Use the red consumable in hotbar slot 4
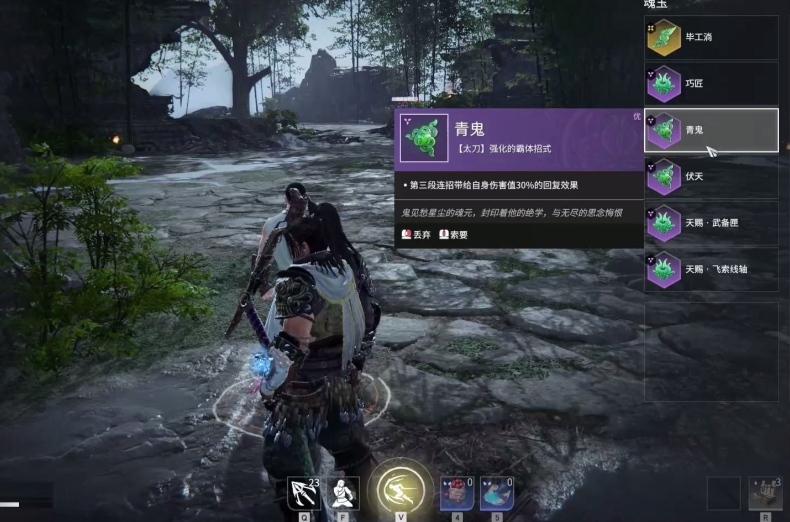Image resolution: width=790 pixels, height=522 pixels. point(457,492)
